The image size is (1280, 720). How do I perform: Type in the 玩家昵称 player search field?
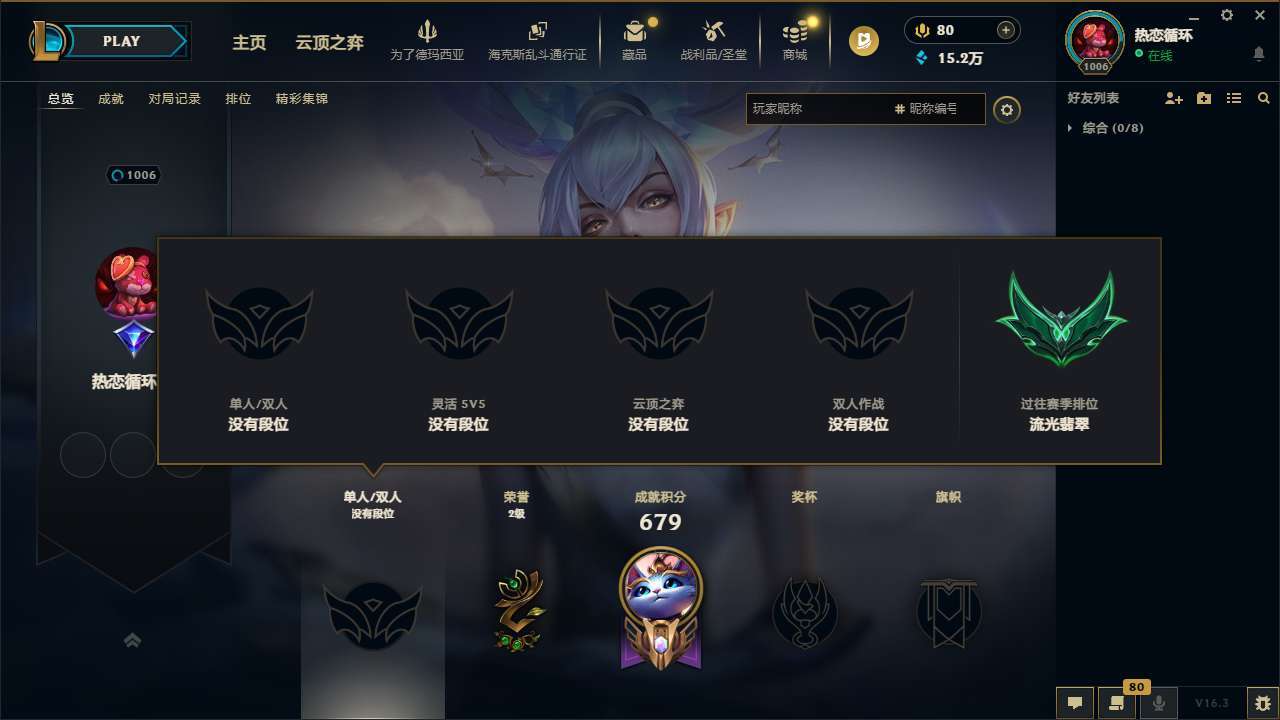click(820, 109)
